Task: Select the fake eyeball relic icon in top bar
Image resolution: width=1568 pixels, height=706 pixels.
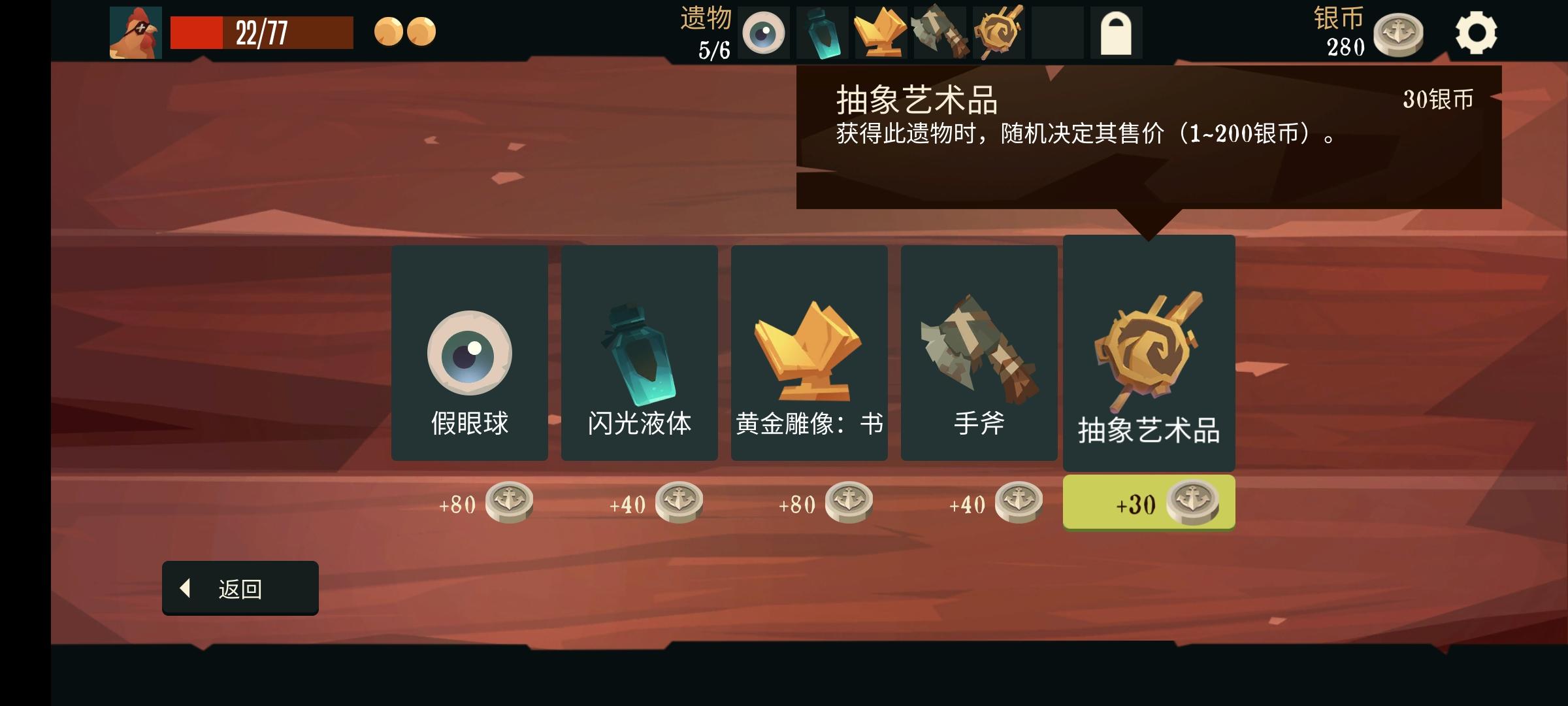Action: tap(763, 31)
